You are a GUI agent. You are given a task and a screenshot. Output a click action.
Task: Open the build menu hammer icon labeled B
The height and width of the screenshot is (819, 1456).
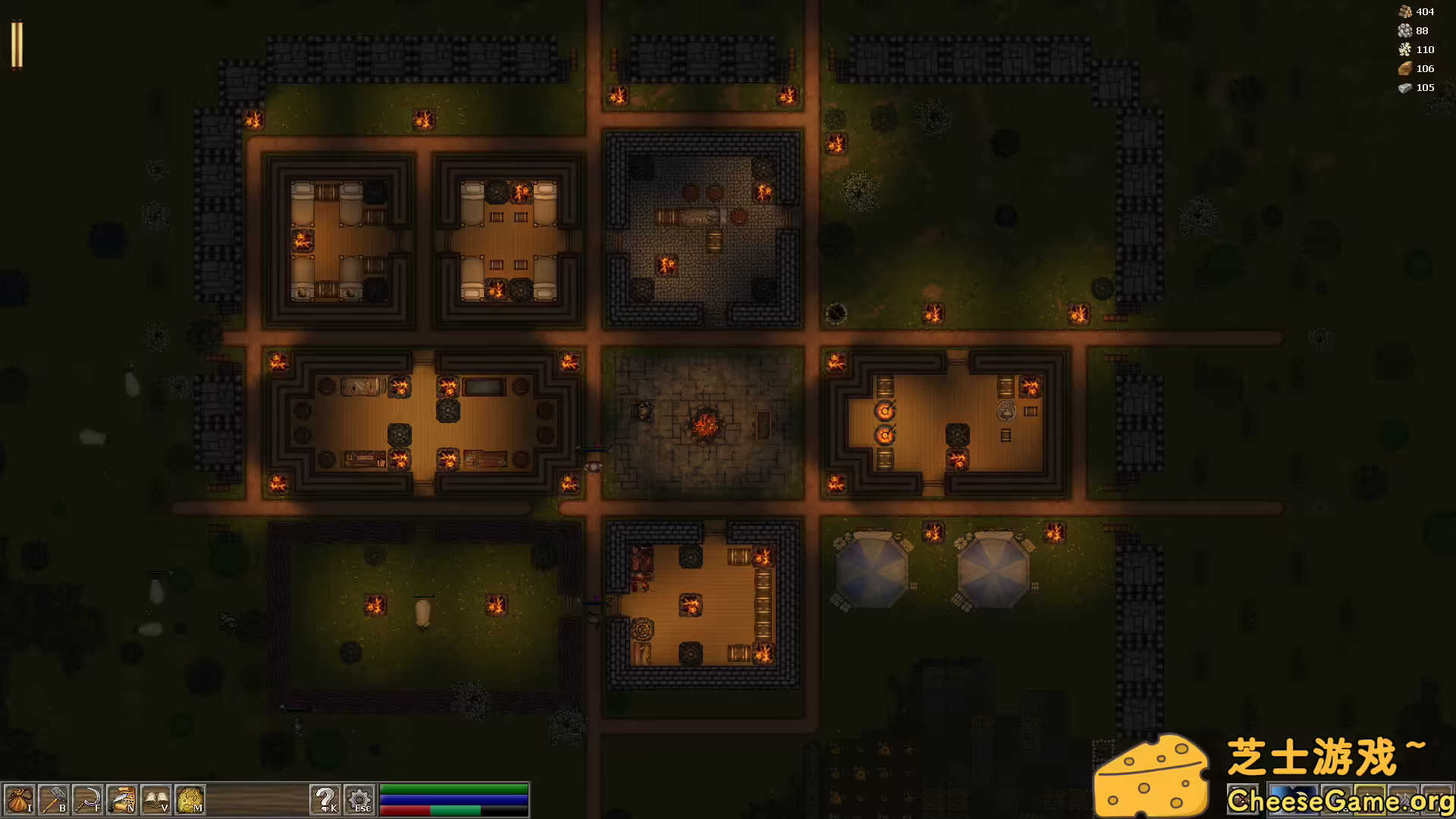53,799
